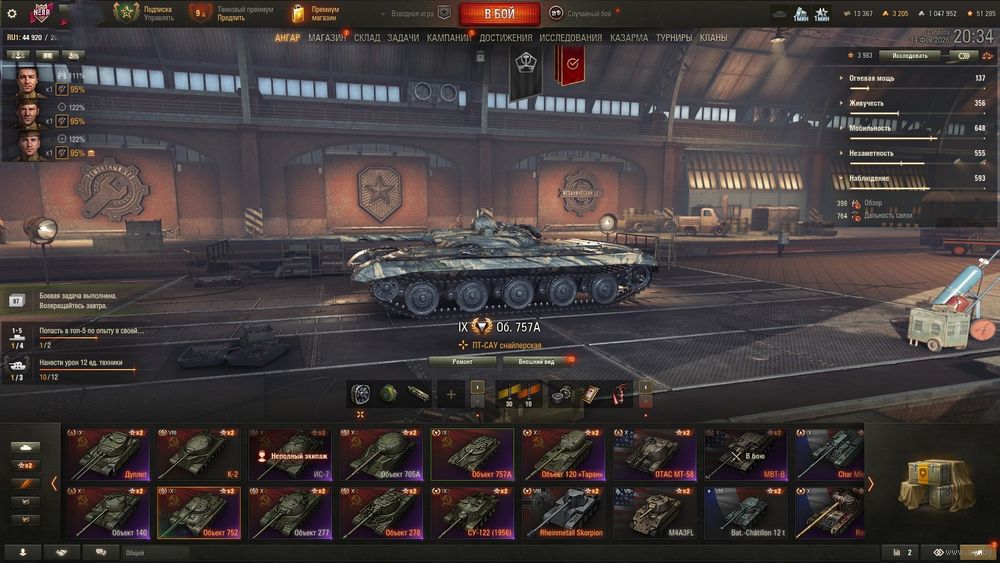The image size is (1000, 563).
Task: Switch to the МАГАЗИН tab
Action: (x=327, y=38)
